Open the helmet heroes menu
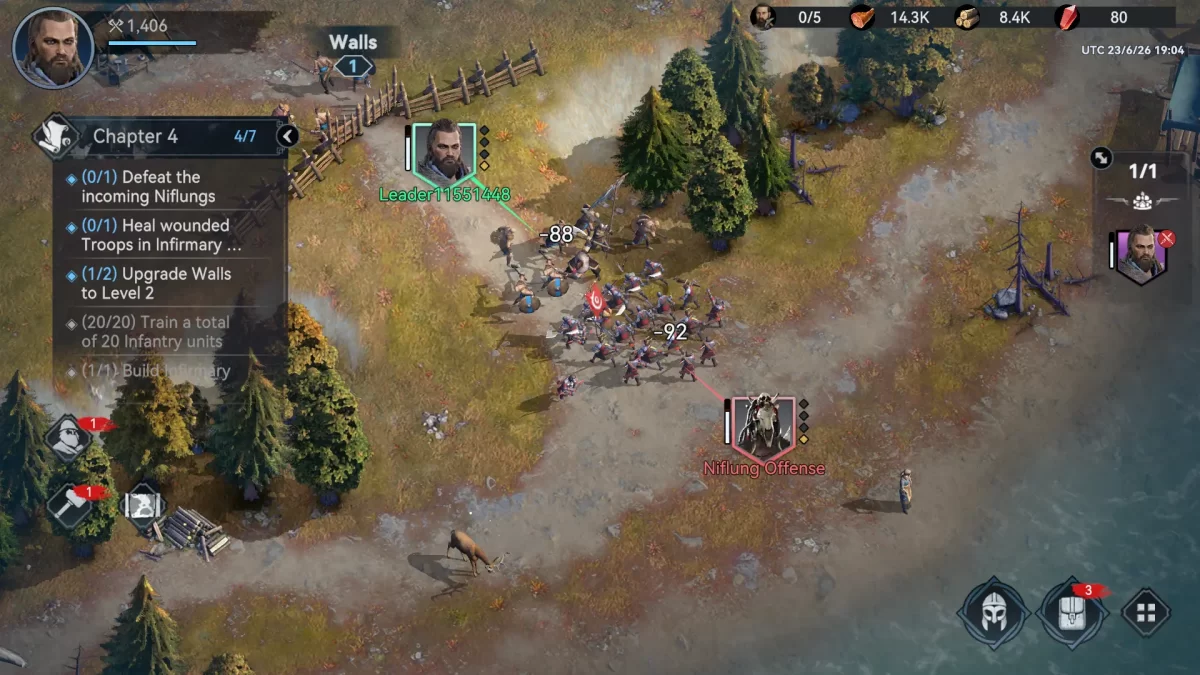 993,612
